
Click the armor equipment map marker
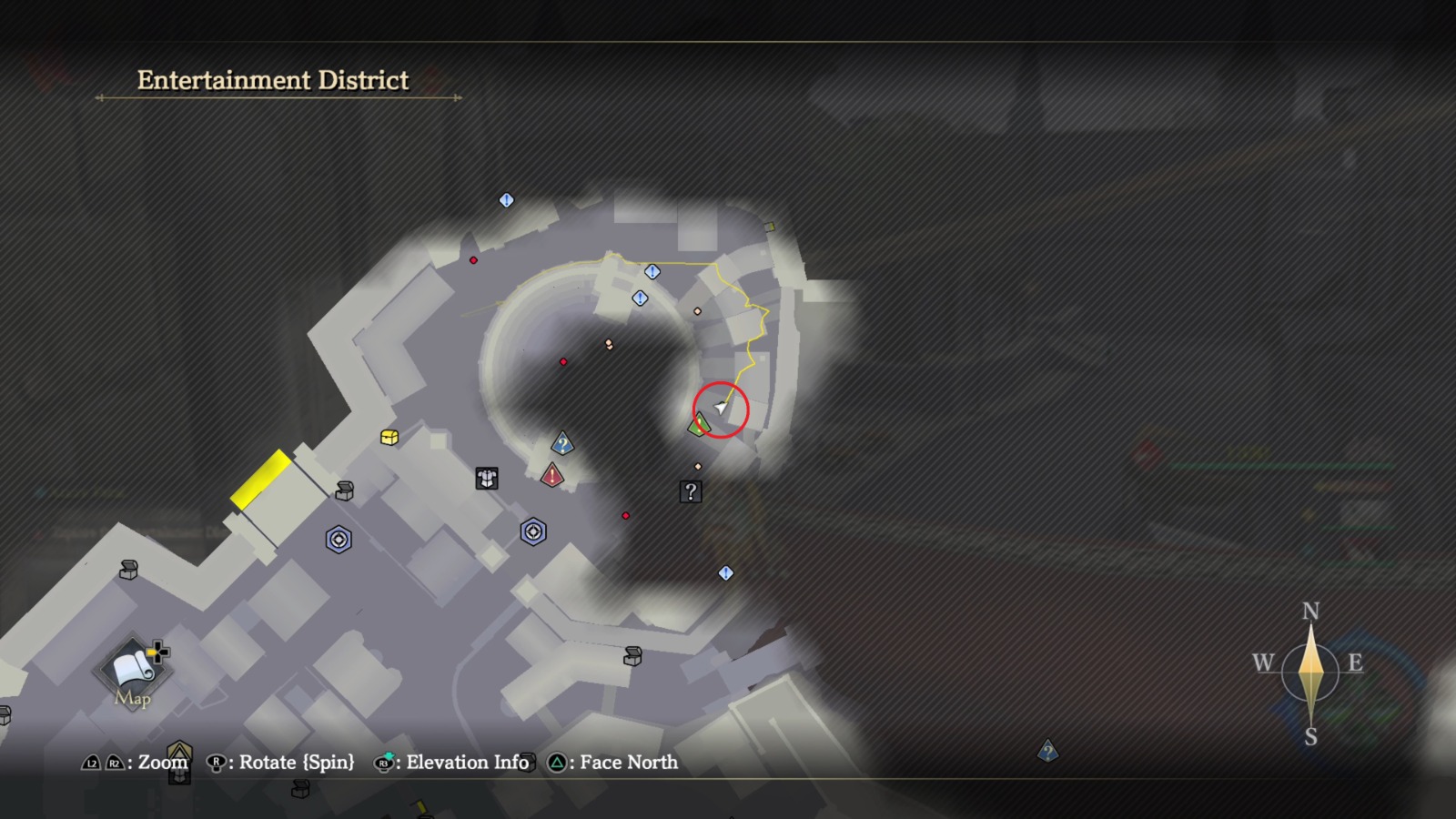(x=486, y=478)
